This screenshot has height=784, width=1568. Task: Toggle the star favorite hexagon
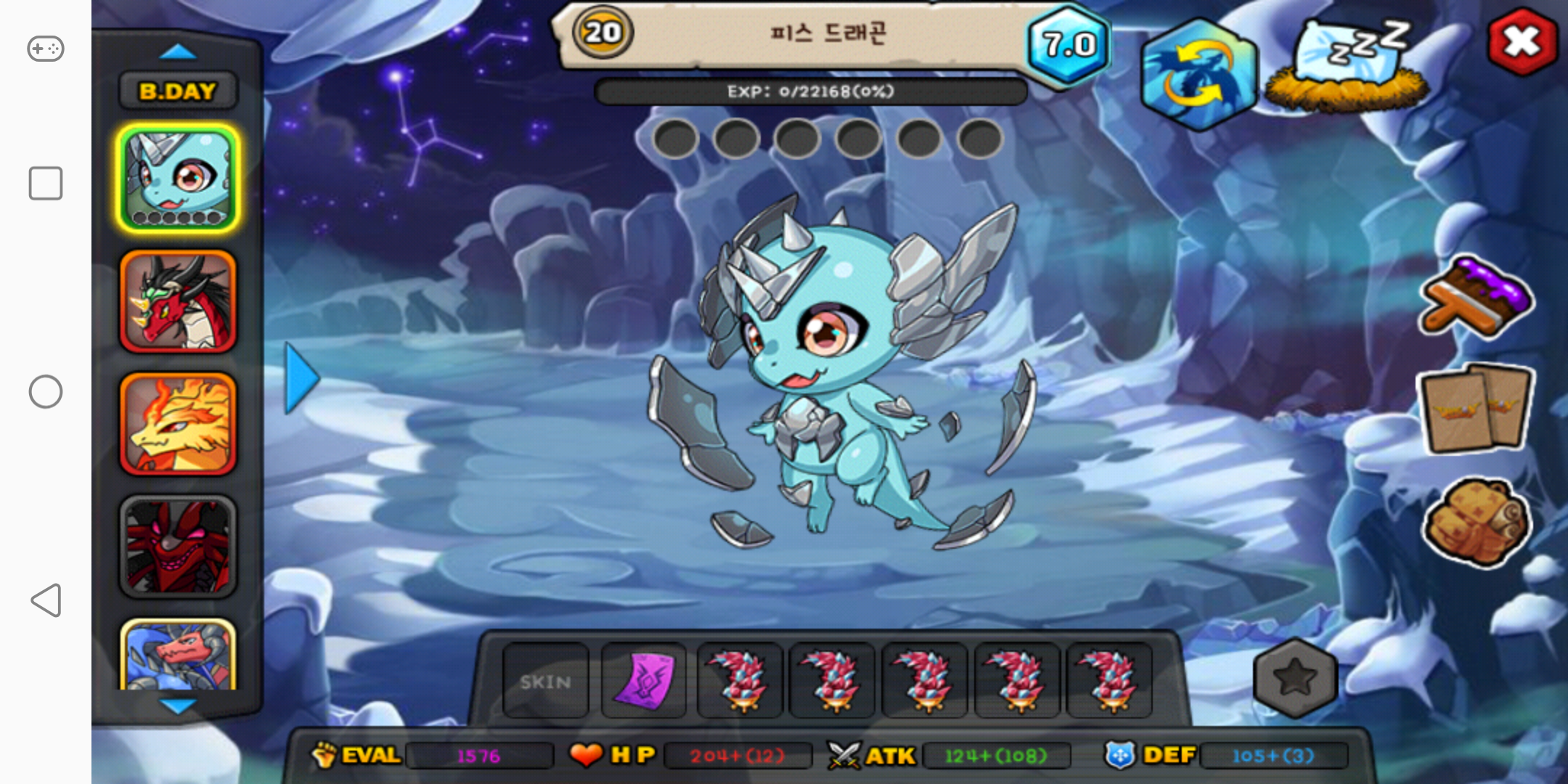tap(1295, 678)
